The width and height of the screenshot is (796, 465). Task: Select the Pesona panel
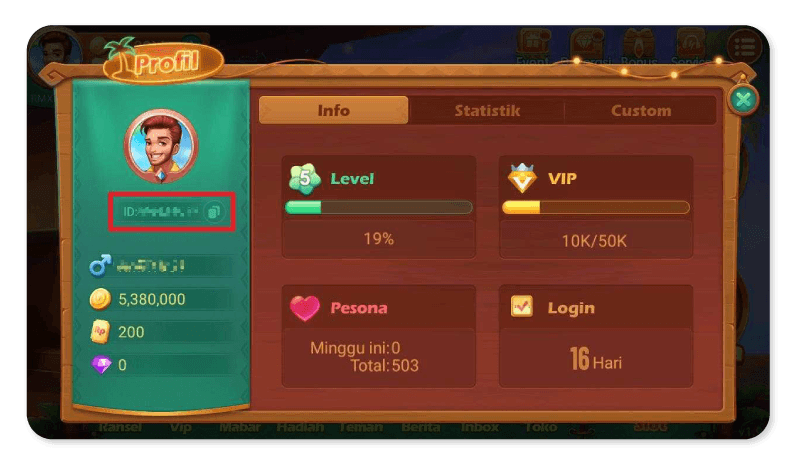379,335
